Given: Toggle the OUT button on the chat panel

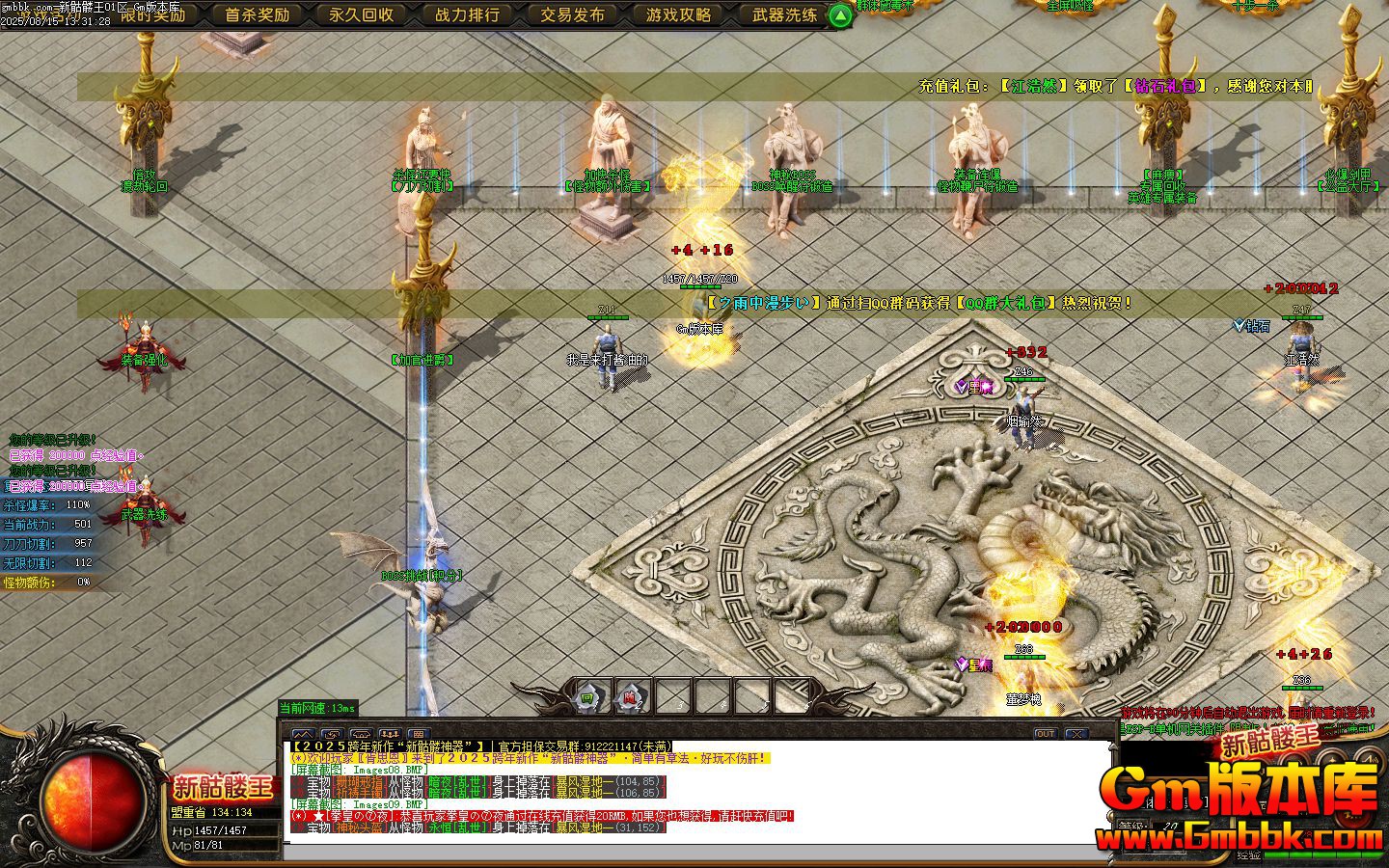Looking at the screenshot, I should point(1046,734).
